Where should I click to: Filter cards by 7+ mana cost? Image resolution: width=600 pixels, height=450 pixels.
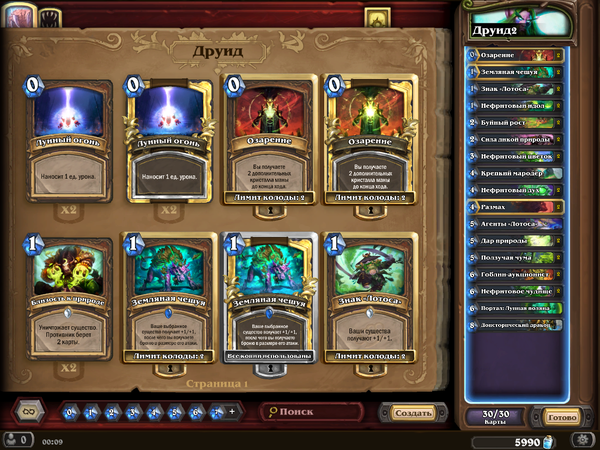click(212, 412)
